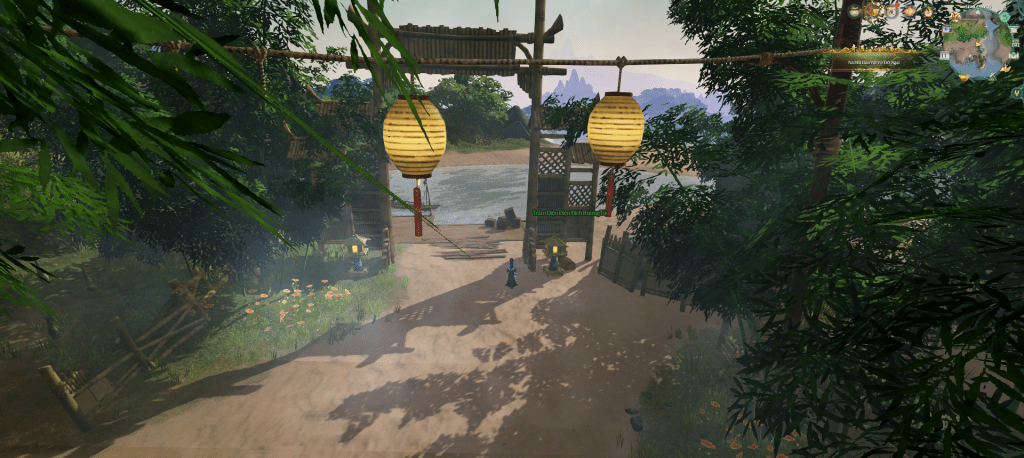Click the gold ingot icon below the minimap
Viewport: 1024px width, 458px height.
tap(964, 77)
